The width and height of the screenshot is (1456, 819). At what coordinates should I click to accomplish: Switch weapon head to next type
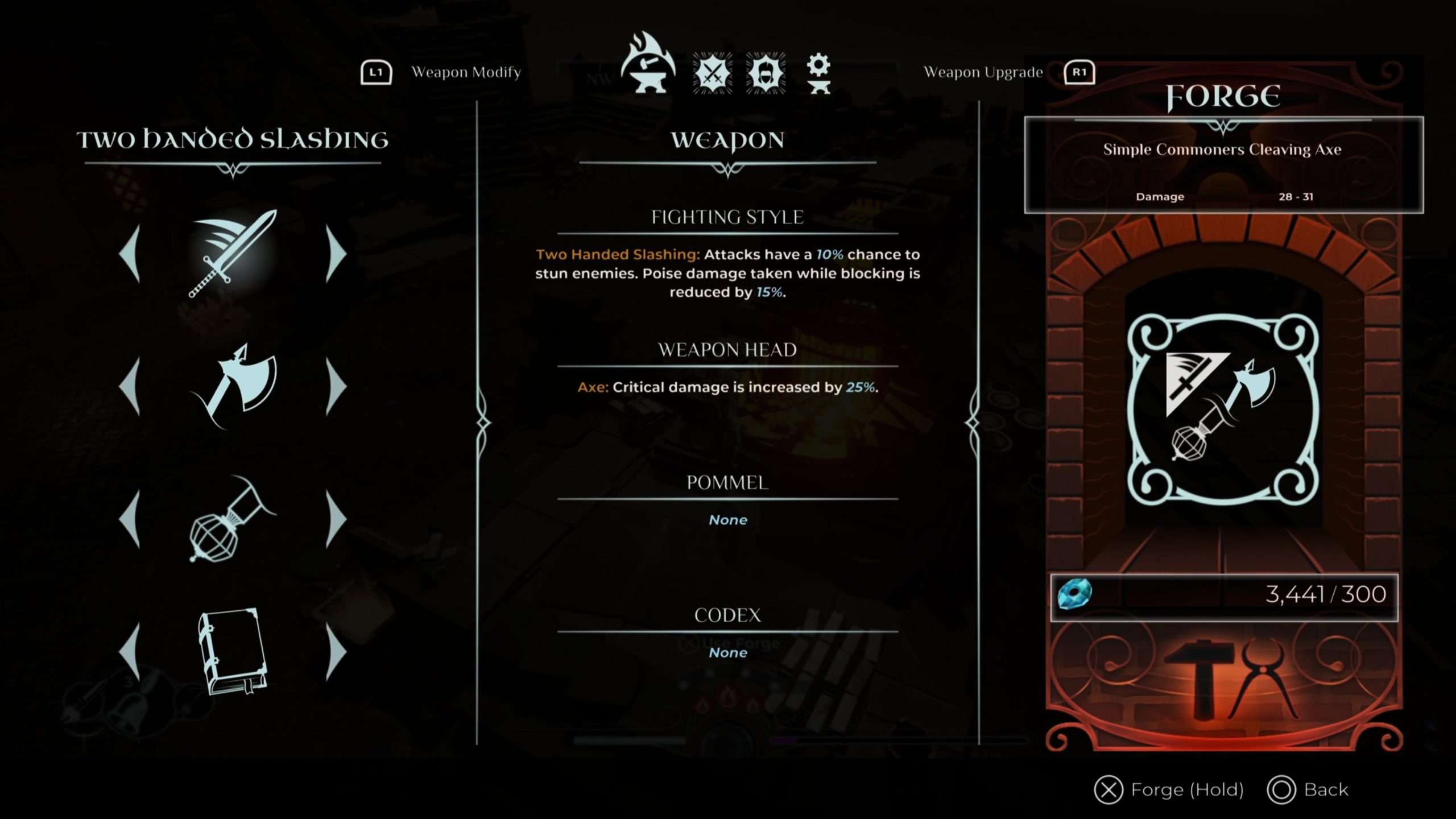click(336, 387)
